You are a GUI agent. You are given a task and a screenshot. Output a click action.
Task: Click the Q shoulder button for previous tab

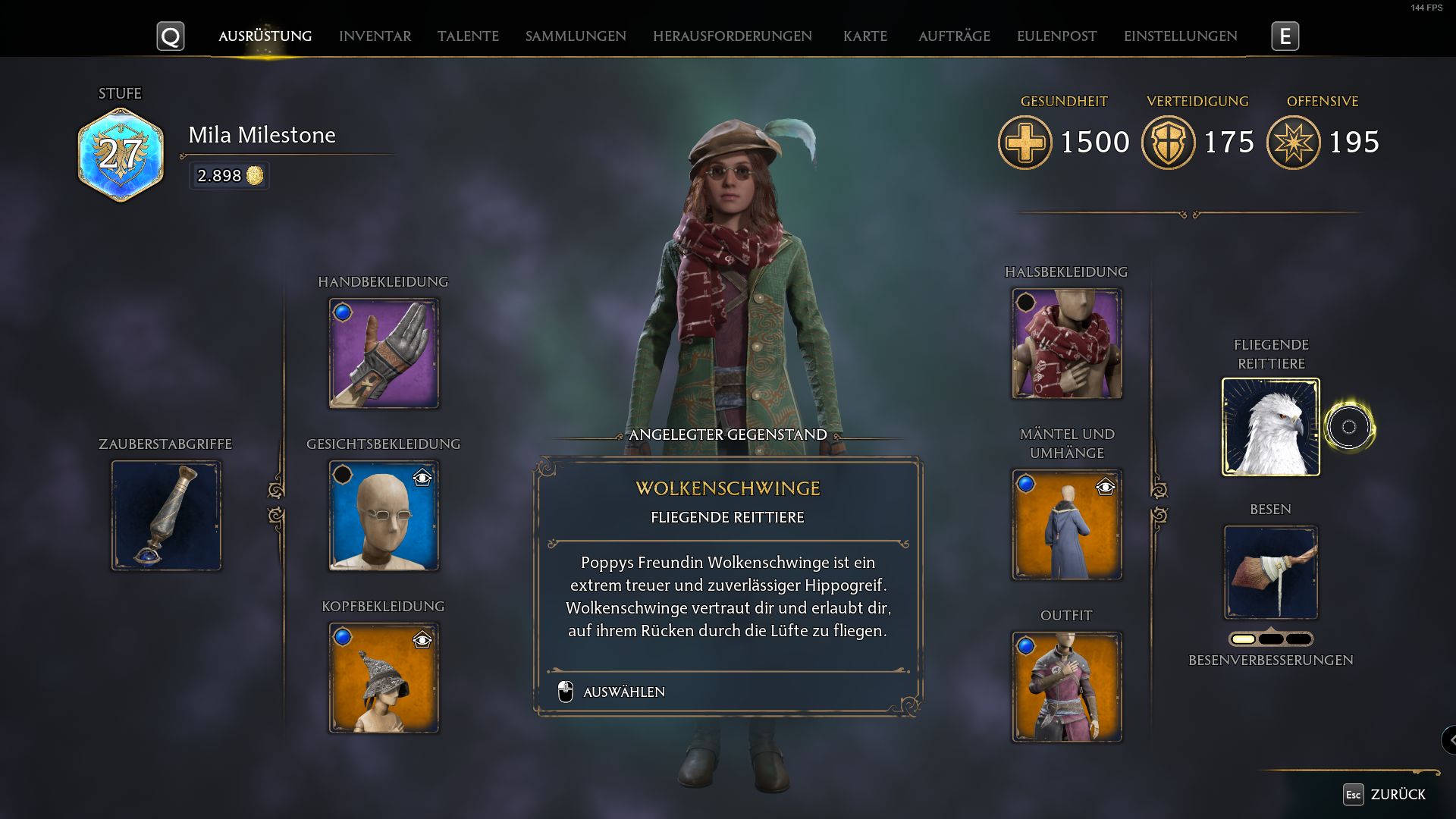click(171, 36)
